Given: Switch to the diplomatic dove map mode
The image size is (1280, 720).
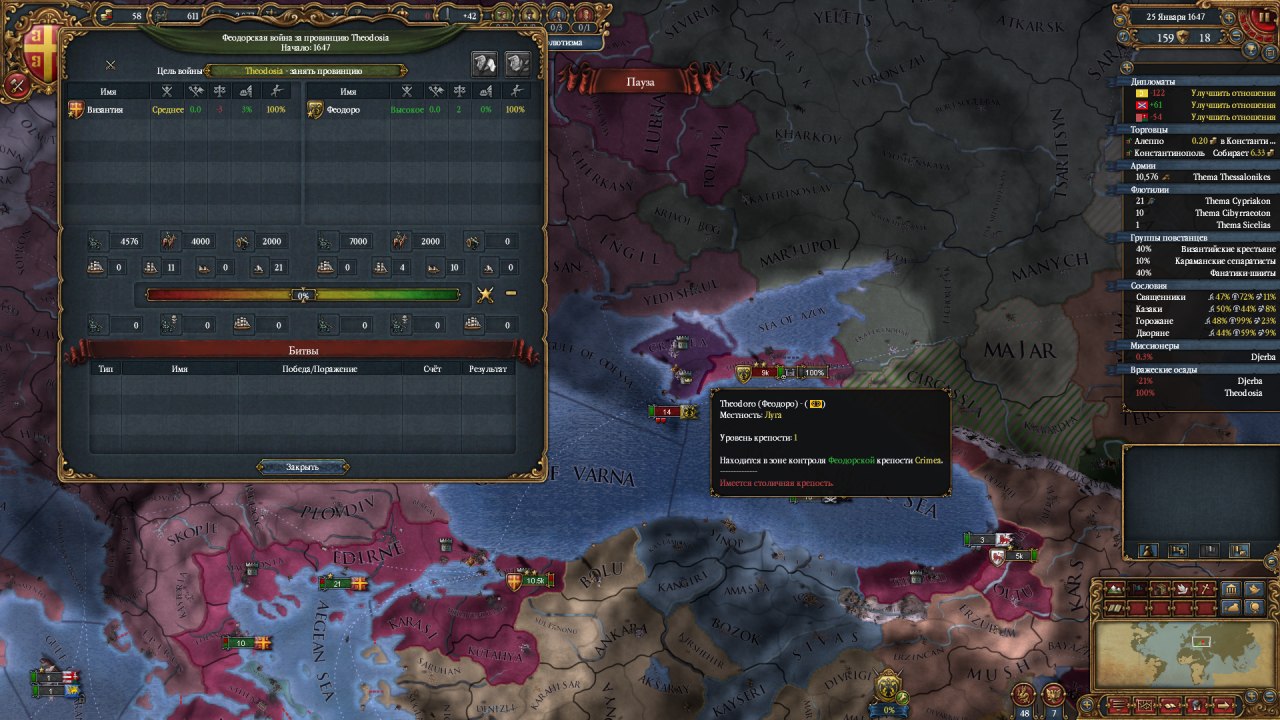Looking at the screenshot, I should pyautogui.click(x=1182, y=590).
